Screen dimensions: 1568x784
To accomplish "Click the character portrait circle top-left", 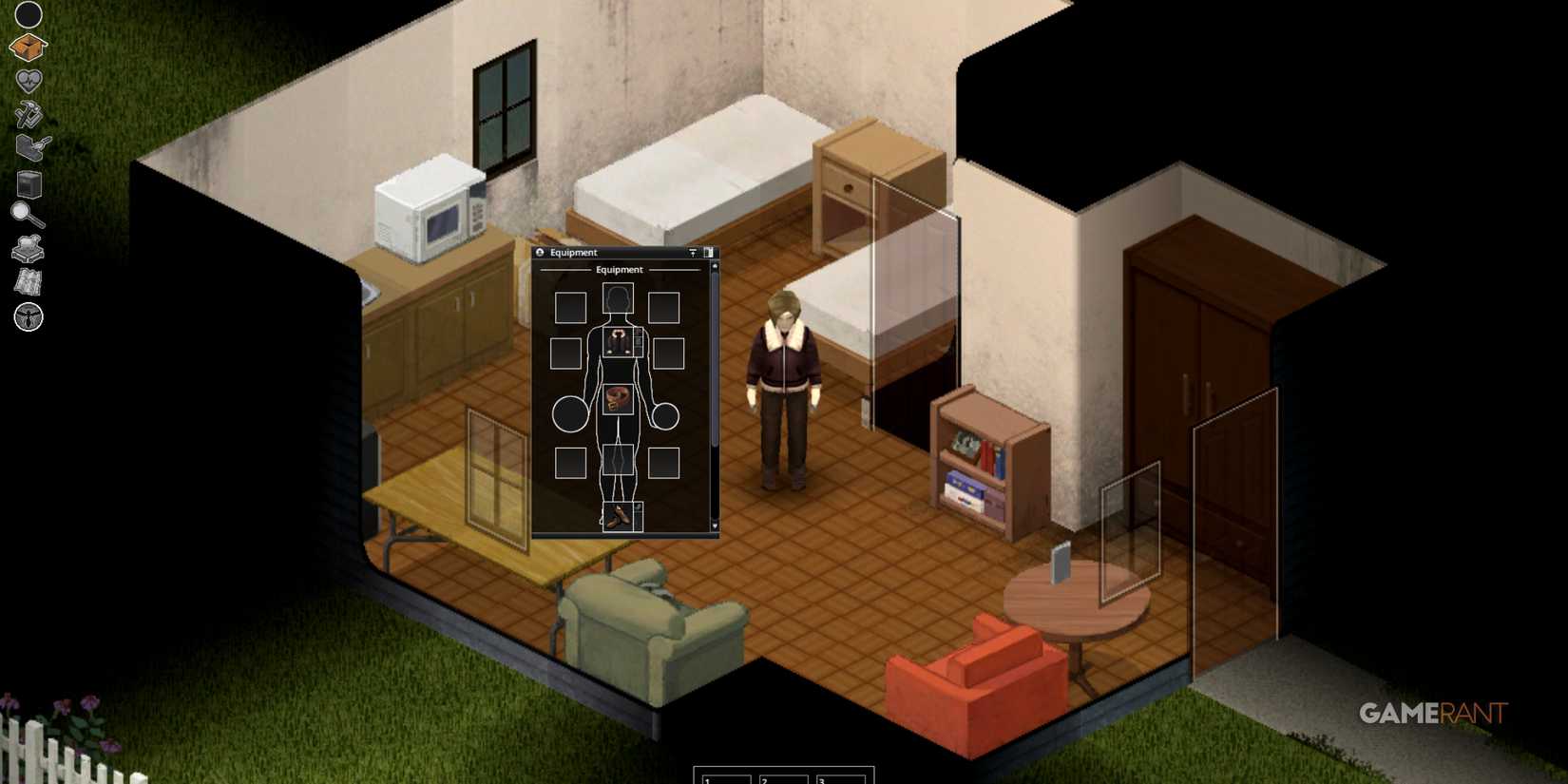I will coord(27,14).
